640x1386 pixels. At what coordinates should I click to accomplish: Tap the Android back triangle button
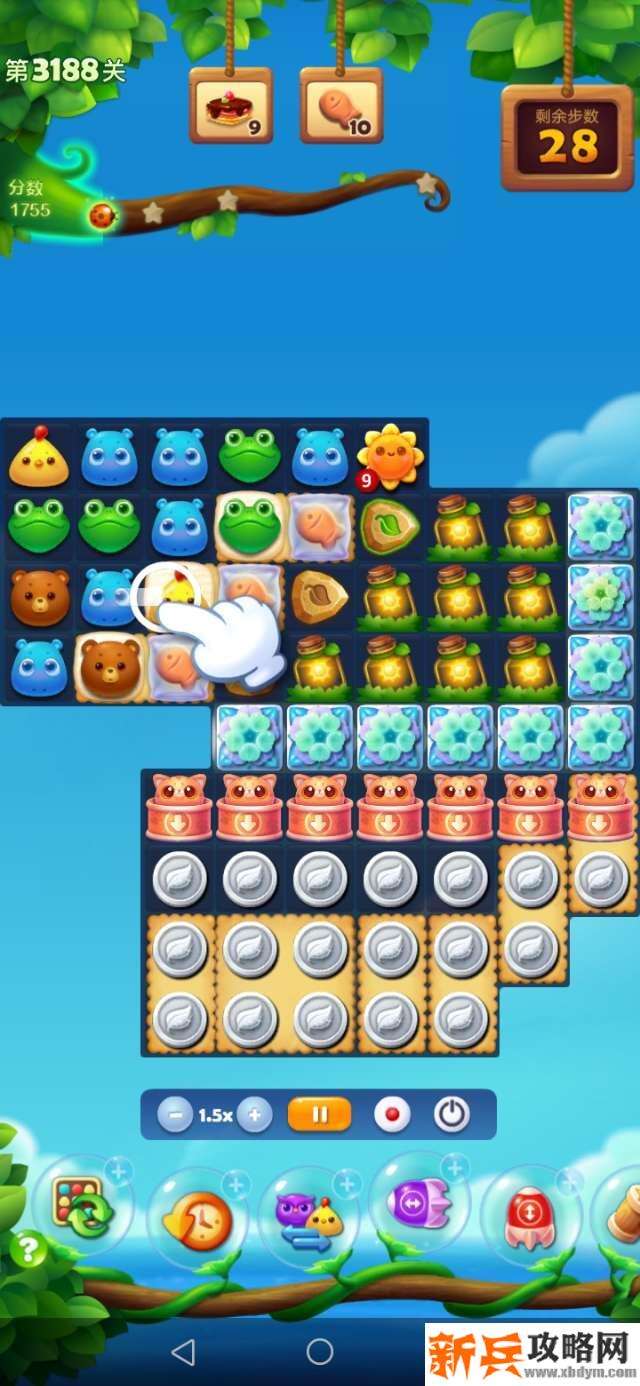[x=182, y=1352]
